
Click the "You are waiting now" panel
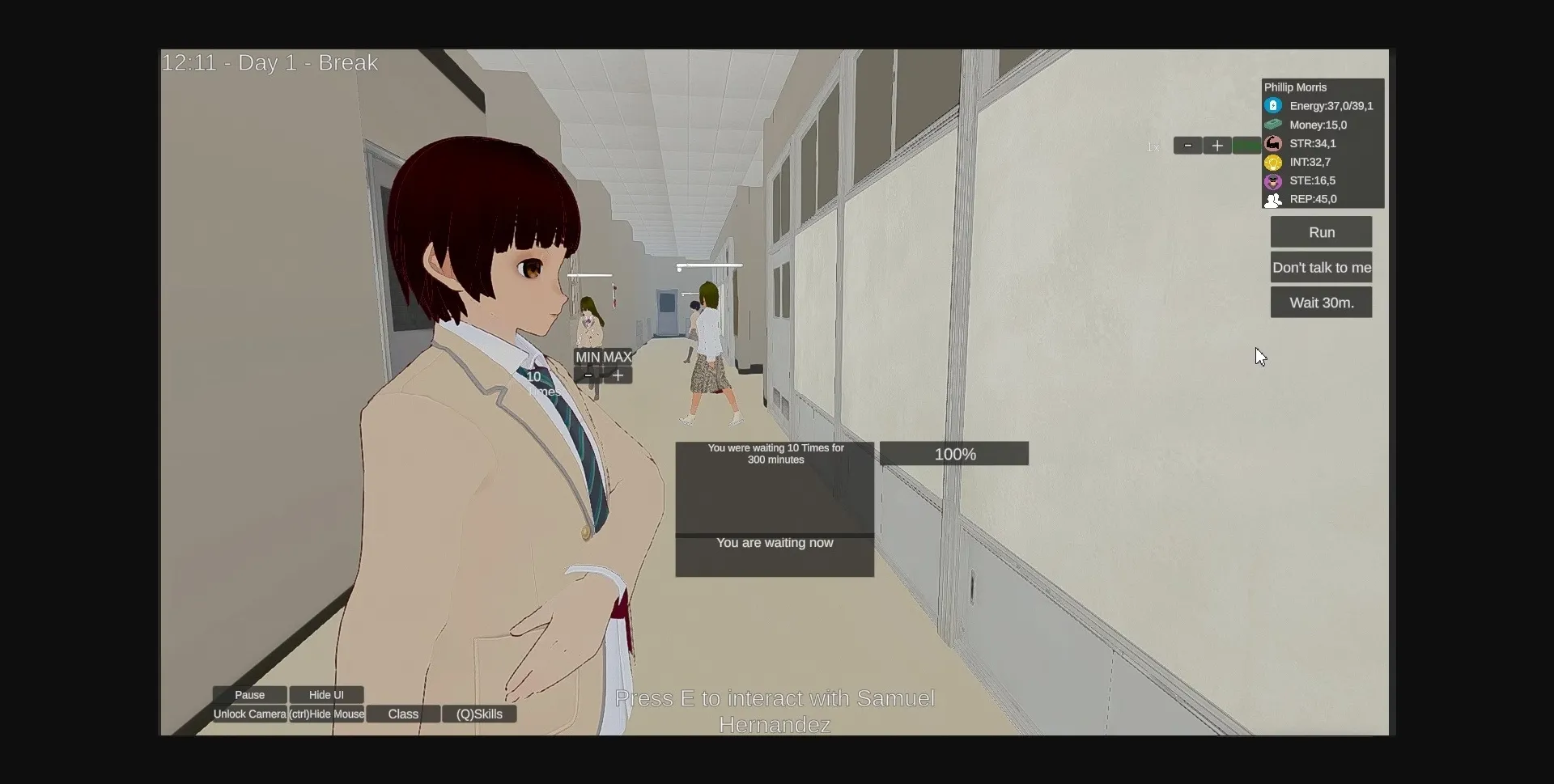[x=774, y=543]
